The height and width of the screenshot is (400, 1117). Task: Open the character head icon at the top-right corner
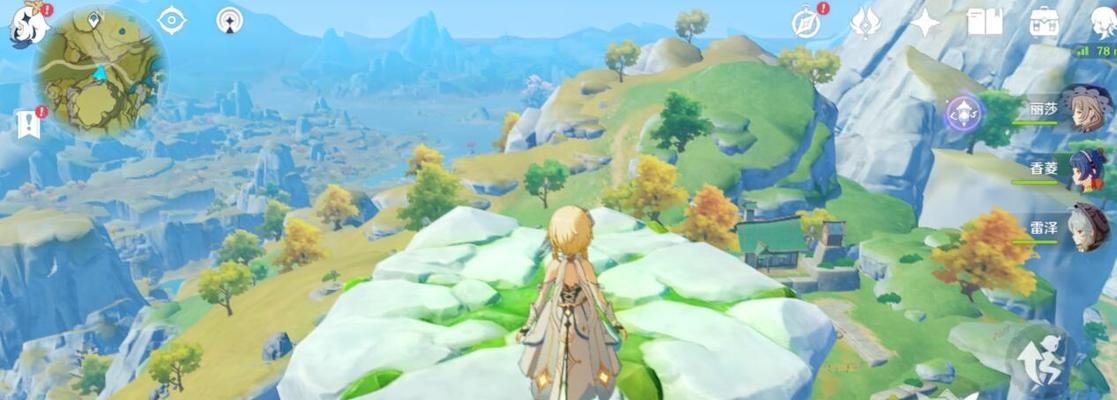click(1102, 22)
